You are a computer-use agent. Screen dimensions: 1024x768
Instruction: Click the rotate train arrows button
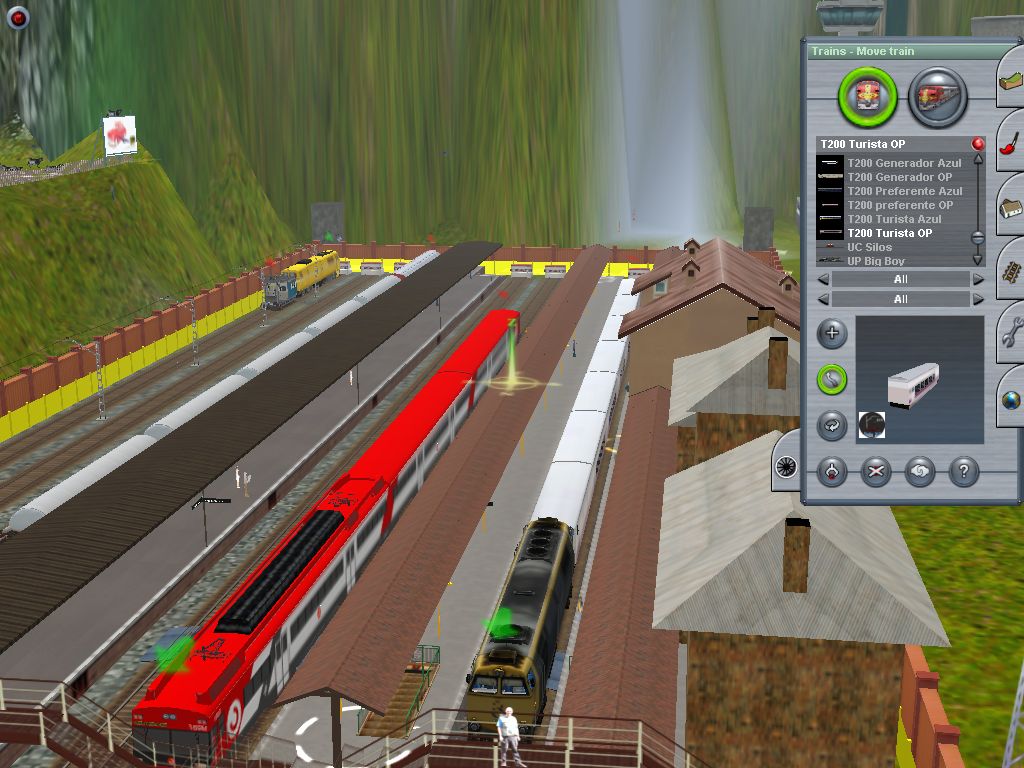[x=832, y=424]
